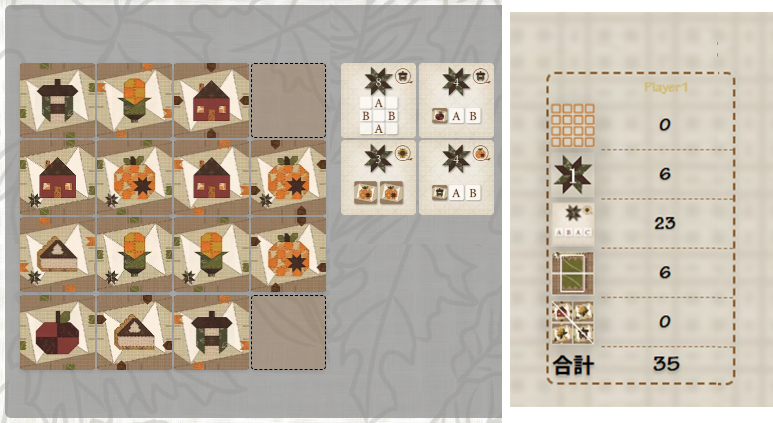Choose the 3-point double pumpkin pattern card
Image resolution: width=773 pixels, height=423 pixels.
(x=379, y=177)
